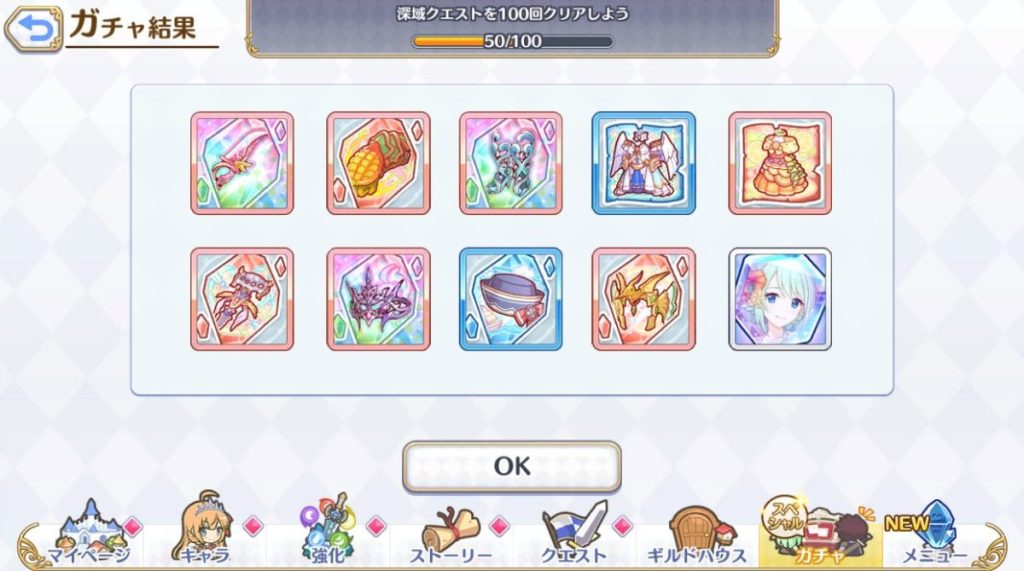Open the deep quest mission progress banner
The image size is (1024, 571).
pyautogui.click(x=512, y=28)
